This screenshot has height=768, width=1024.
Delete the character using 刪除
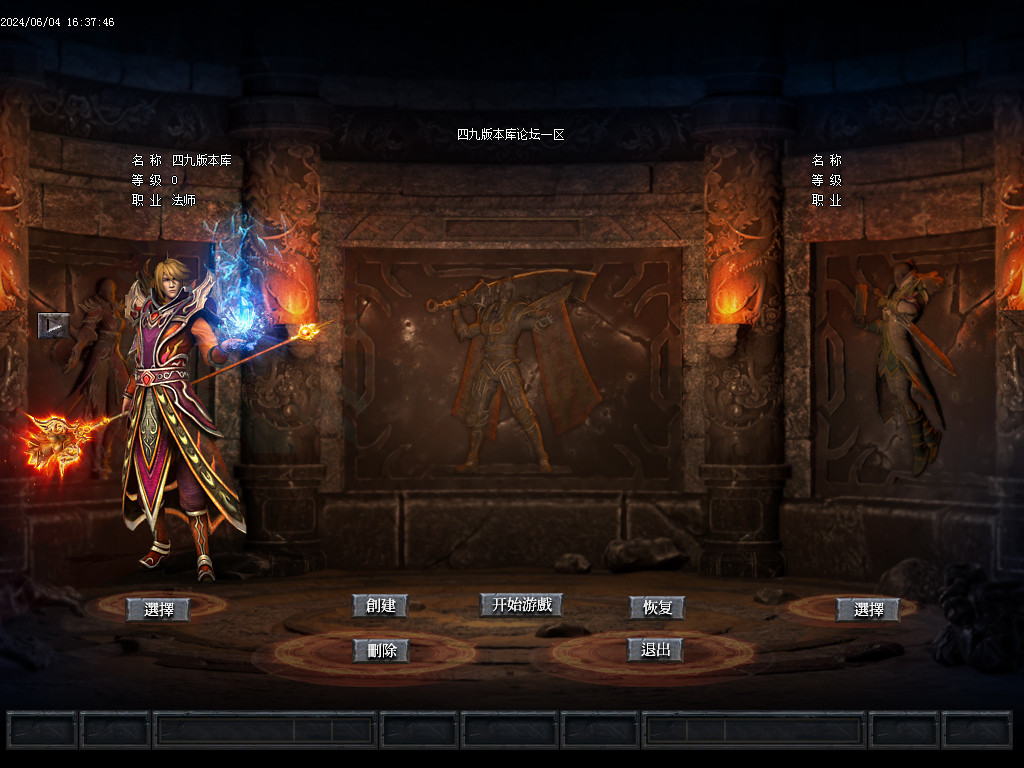(x=380, y=651)
